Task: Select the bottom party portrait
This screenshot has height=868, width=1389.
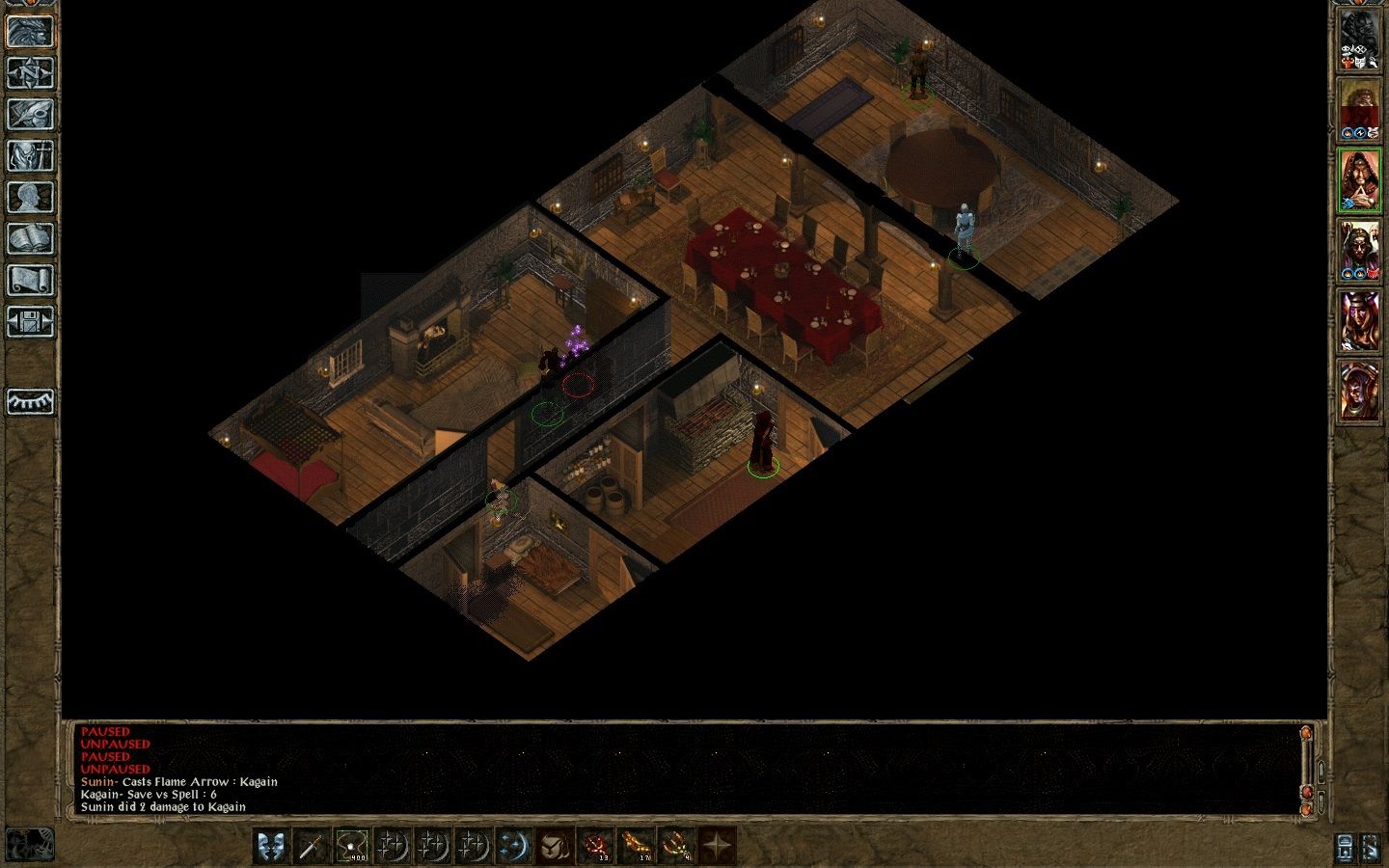Action: point(1359,391)
